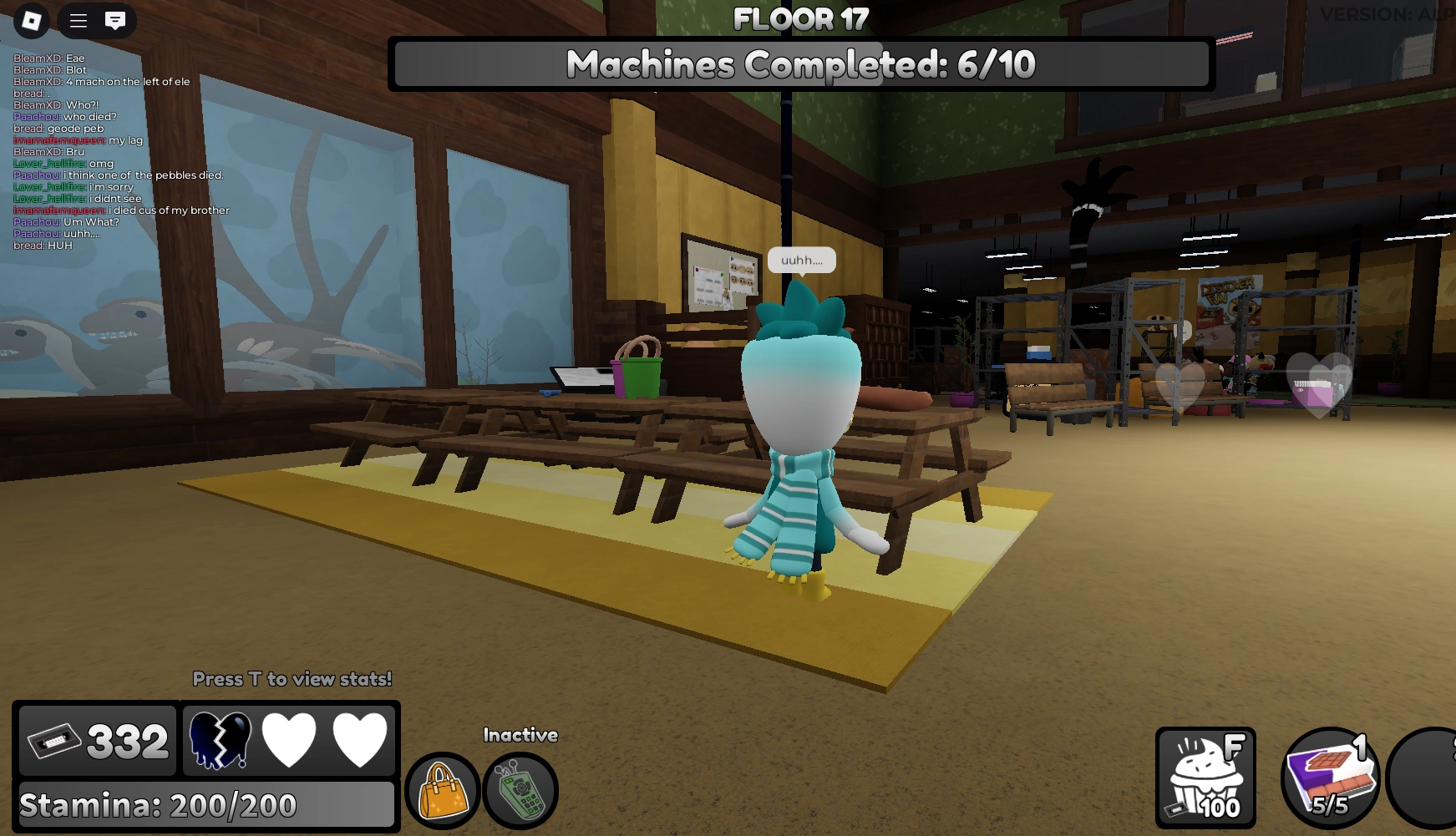Open the hamburger menu icon
Image resolution: width=1456 pixels, height=836 pixels.
(x=78, y=21)
